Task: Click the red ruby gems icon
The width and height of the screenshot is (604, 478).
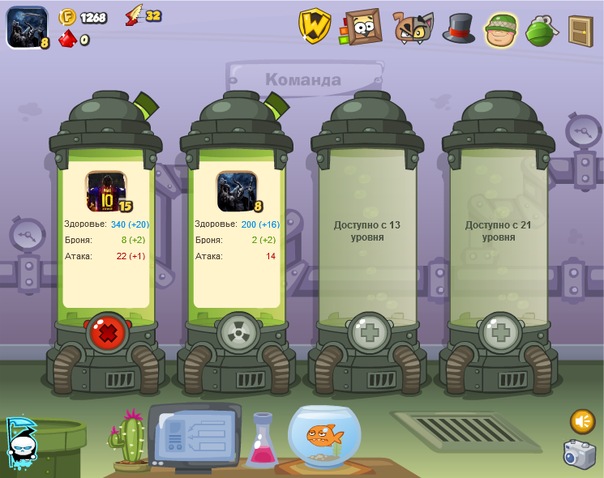Action: point(67,39)
